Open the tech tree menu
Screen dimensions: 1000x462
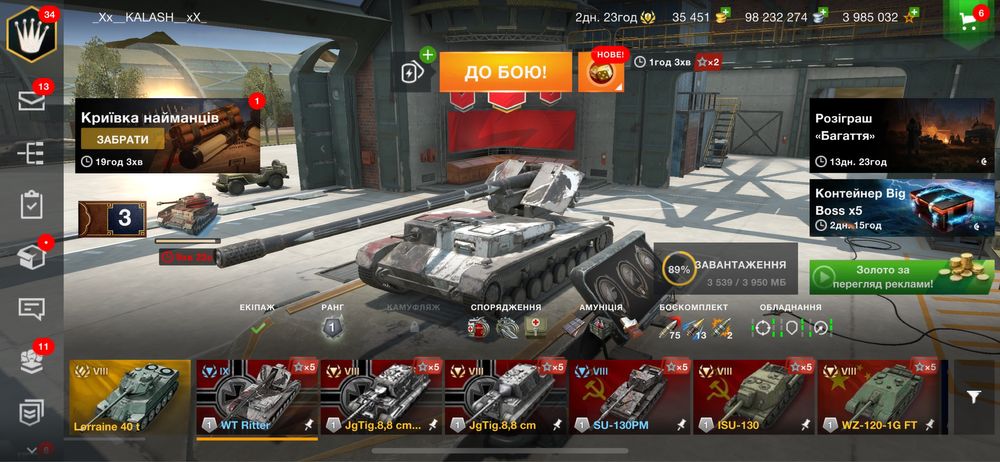(x=32, y=153)
